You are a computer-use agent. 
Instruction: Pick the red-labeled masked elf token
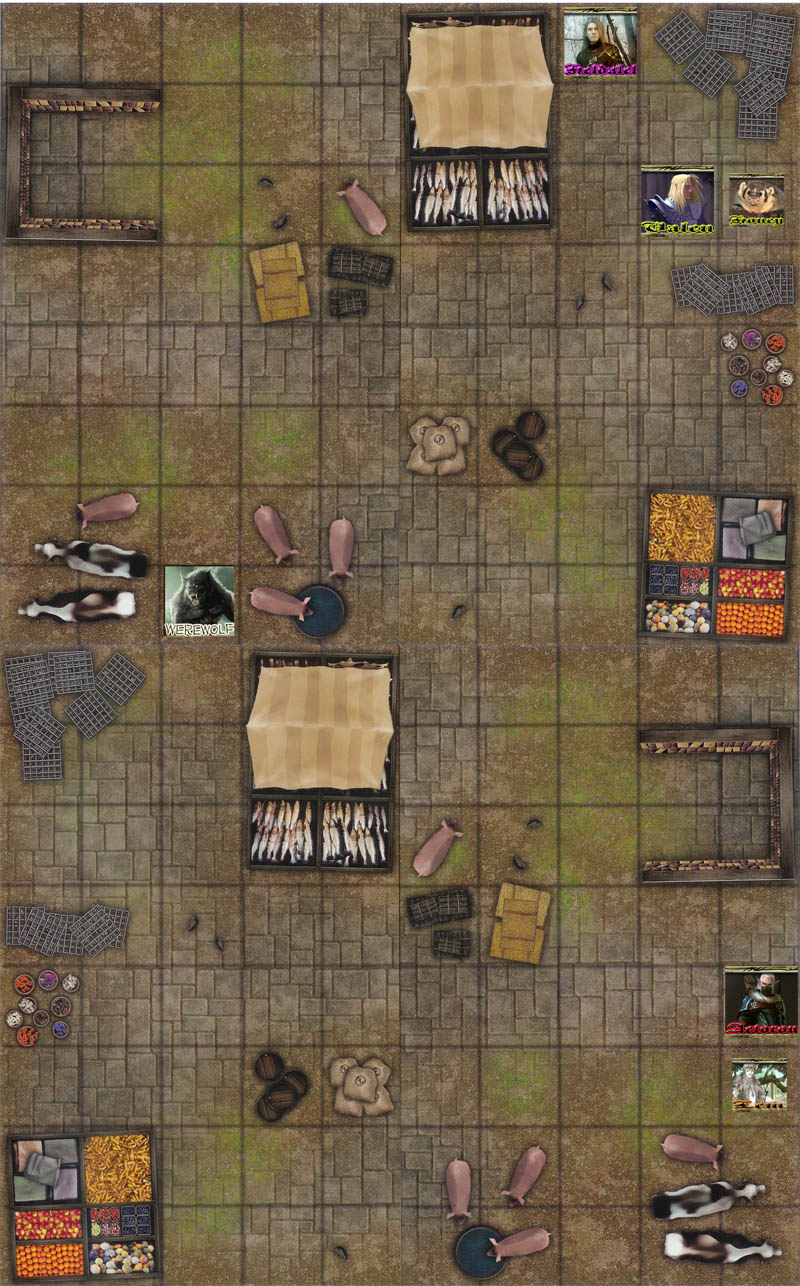tap(761, 1002)
